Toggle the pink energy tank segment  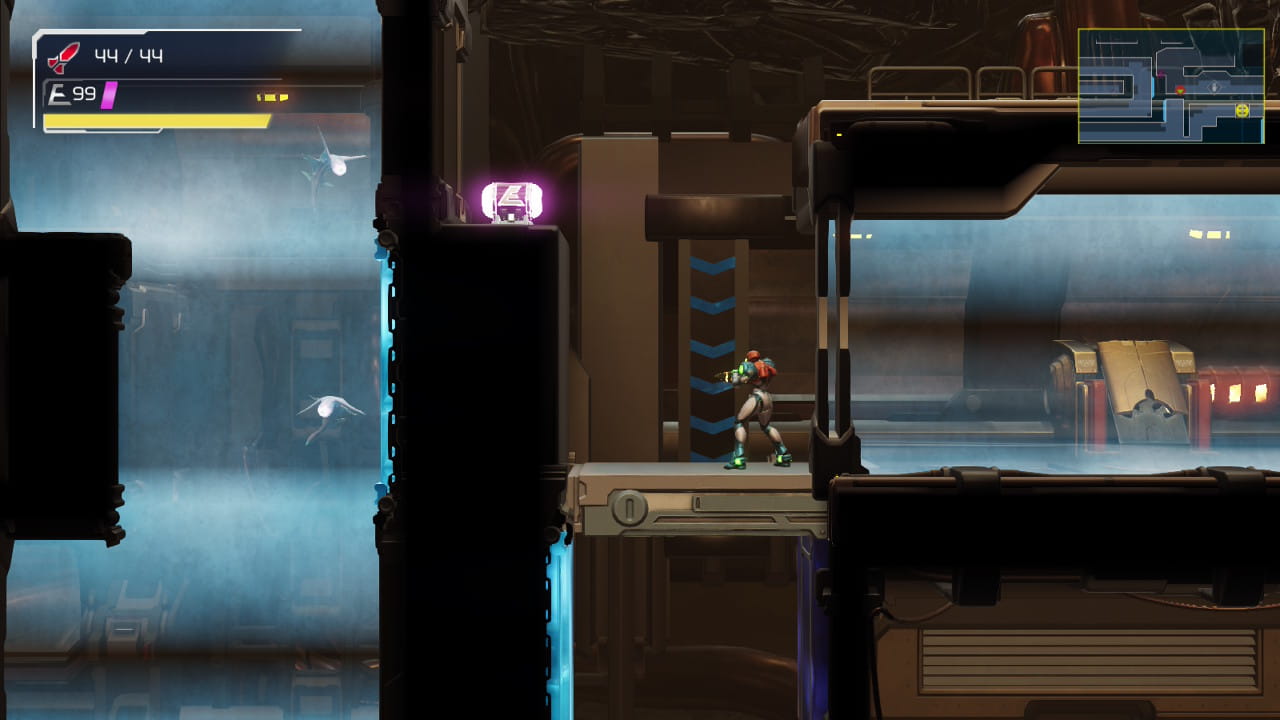click(x=108, y=95)
